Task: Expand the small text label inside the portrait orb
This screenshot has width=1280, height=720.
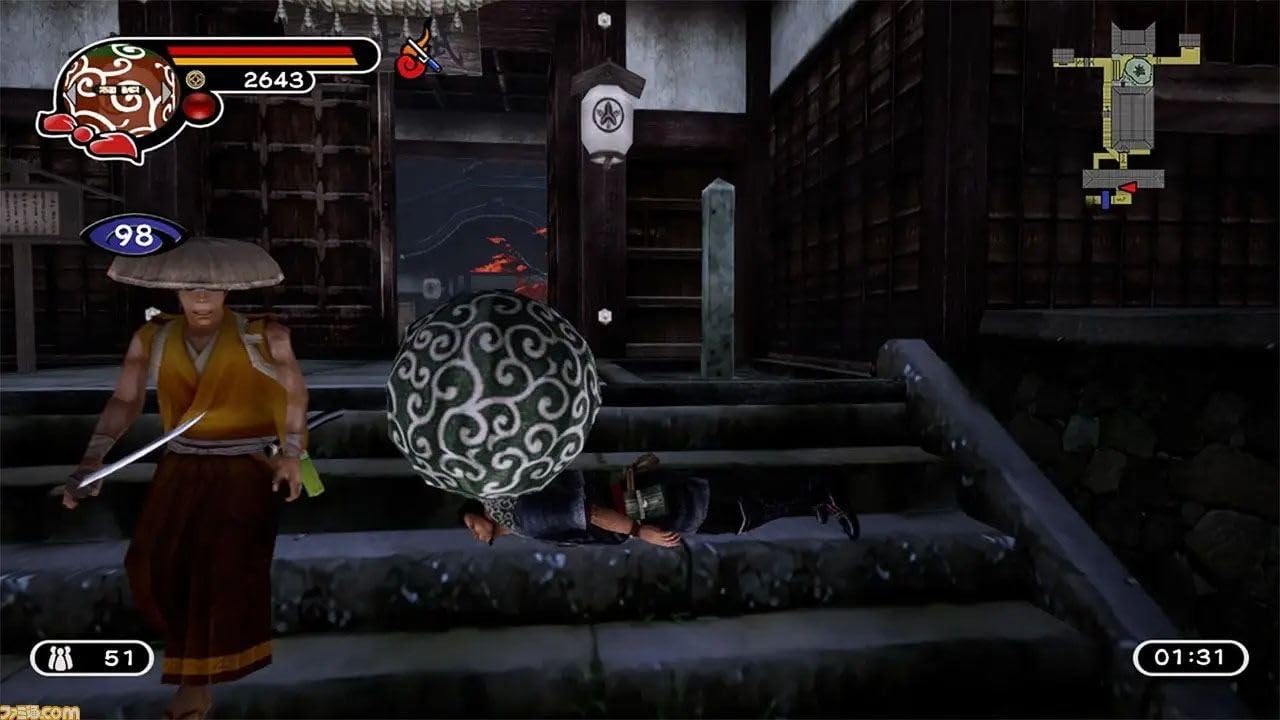Action: click(120, 90)
